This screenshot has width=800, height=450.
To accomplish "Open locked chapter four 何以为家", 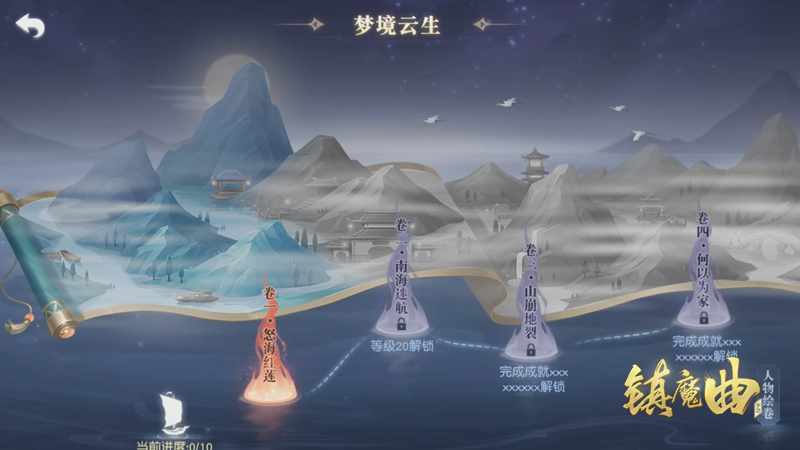I will [x=704, y=272].
